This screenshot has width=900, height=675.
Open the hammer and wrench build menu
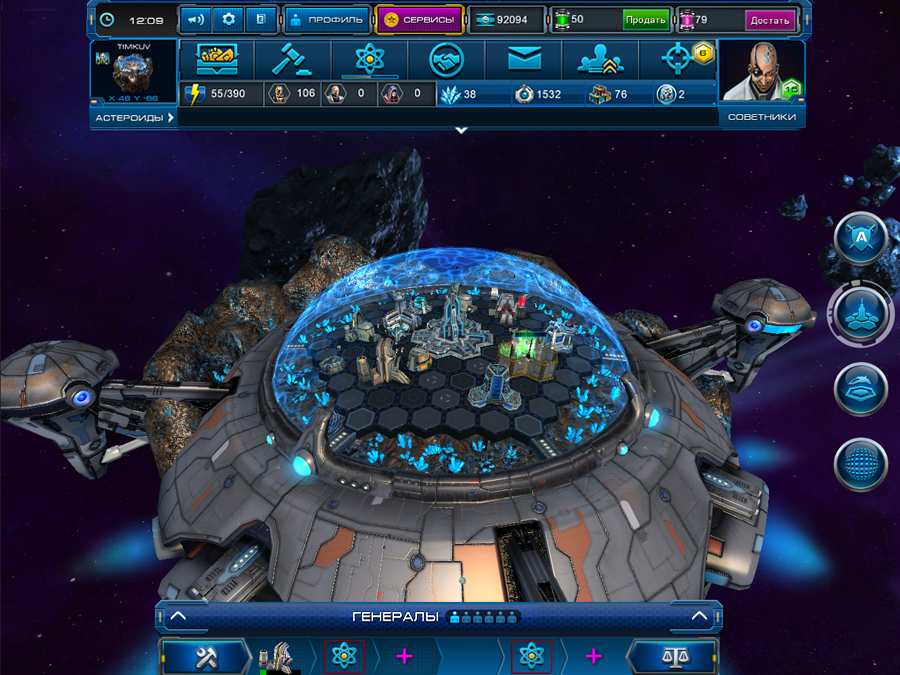click(204, 656)
